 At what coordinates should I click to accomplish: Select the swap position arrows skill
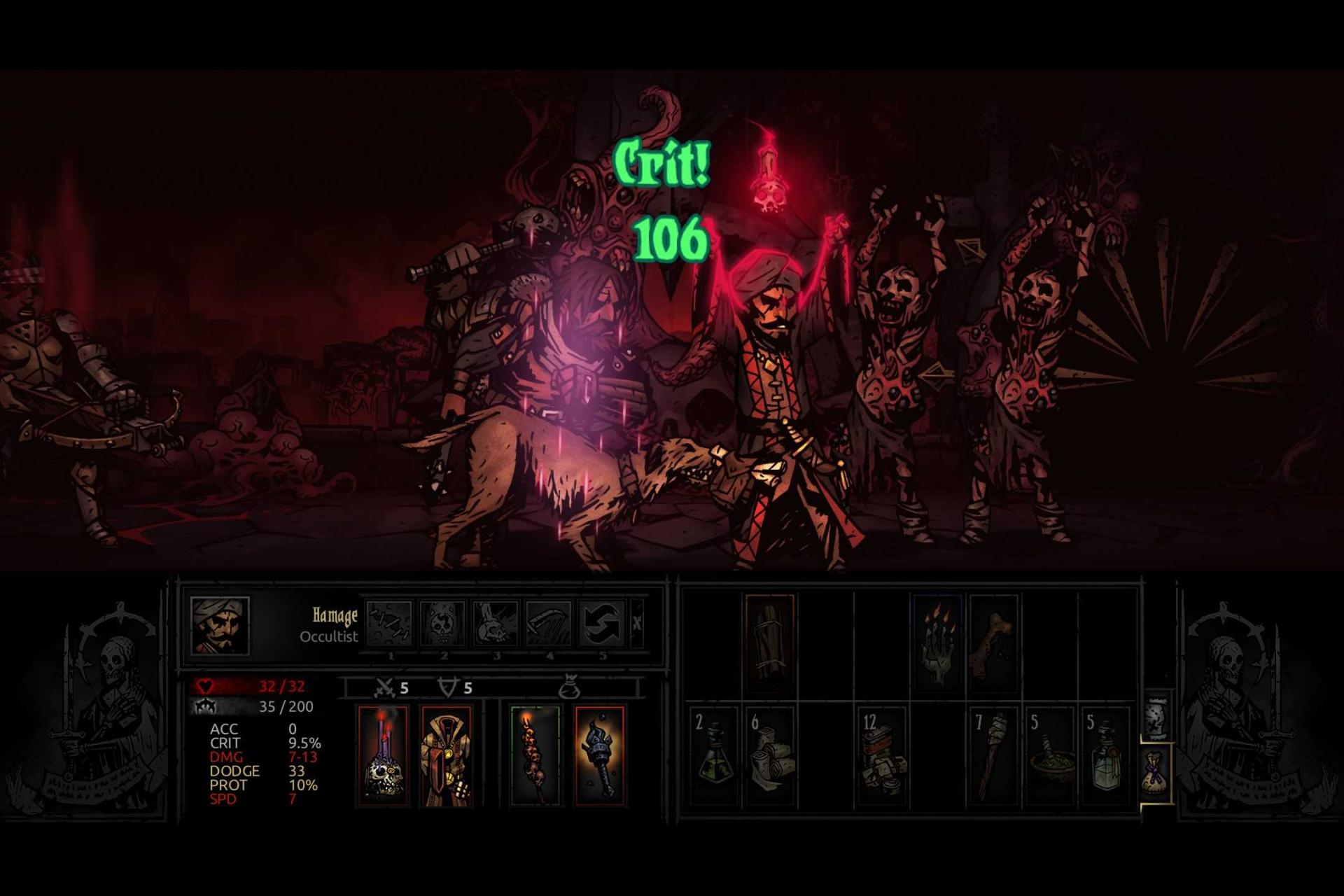(602, 623)
